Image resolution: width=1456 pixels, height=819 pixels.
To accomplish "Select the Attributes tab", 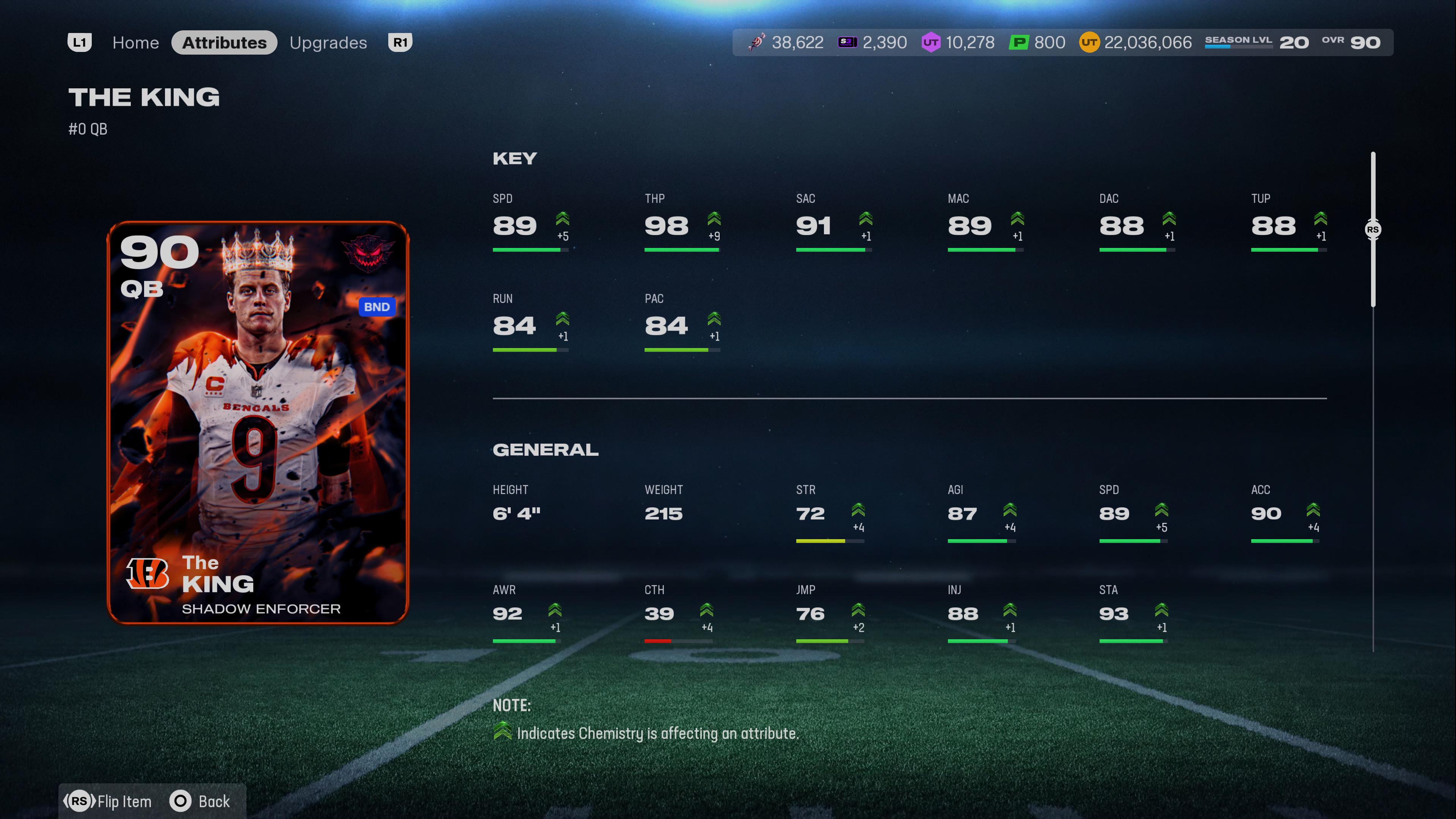I will click(224, 42).
